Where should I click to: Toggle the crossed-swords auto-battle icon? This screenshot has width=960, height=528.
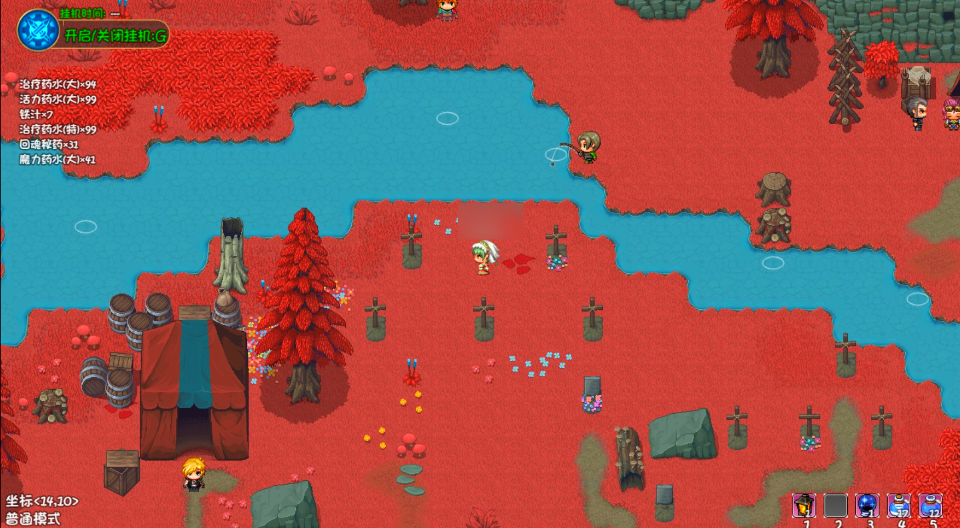38,30
